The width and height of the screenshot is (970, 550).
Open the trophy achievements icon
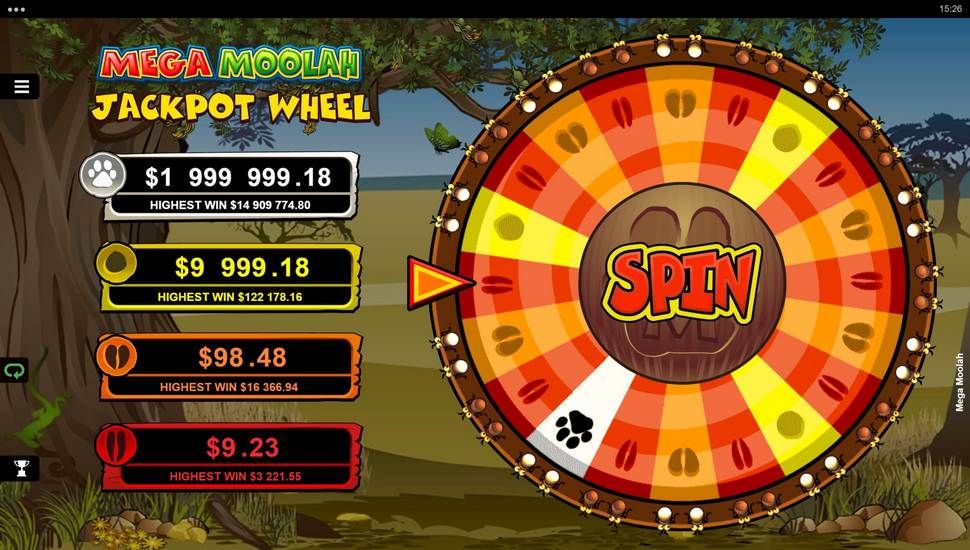coord(20,467)
